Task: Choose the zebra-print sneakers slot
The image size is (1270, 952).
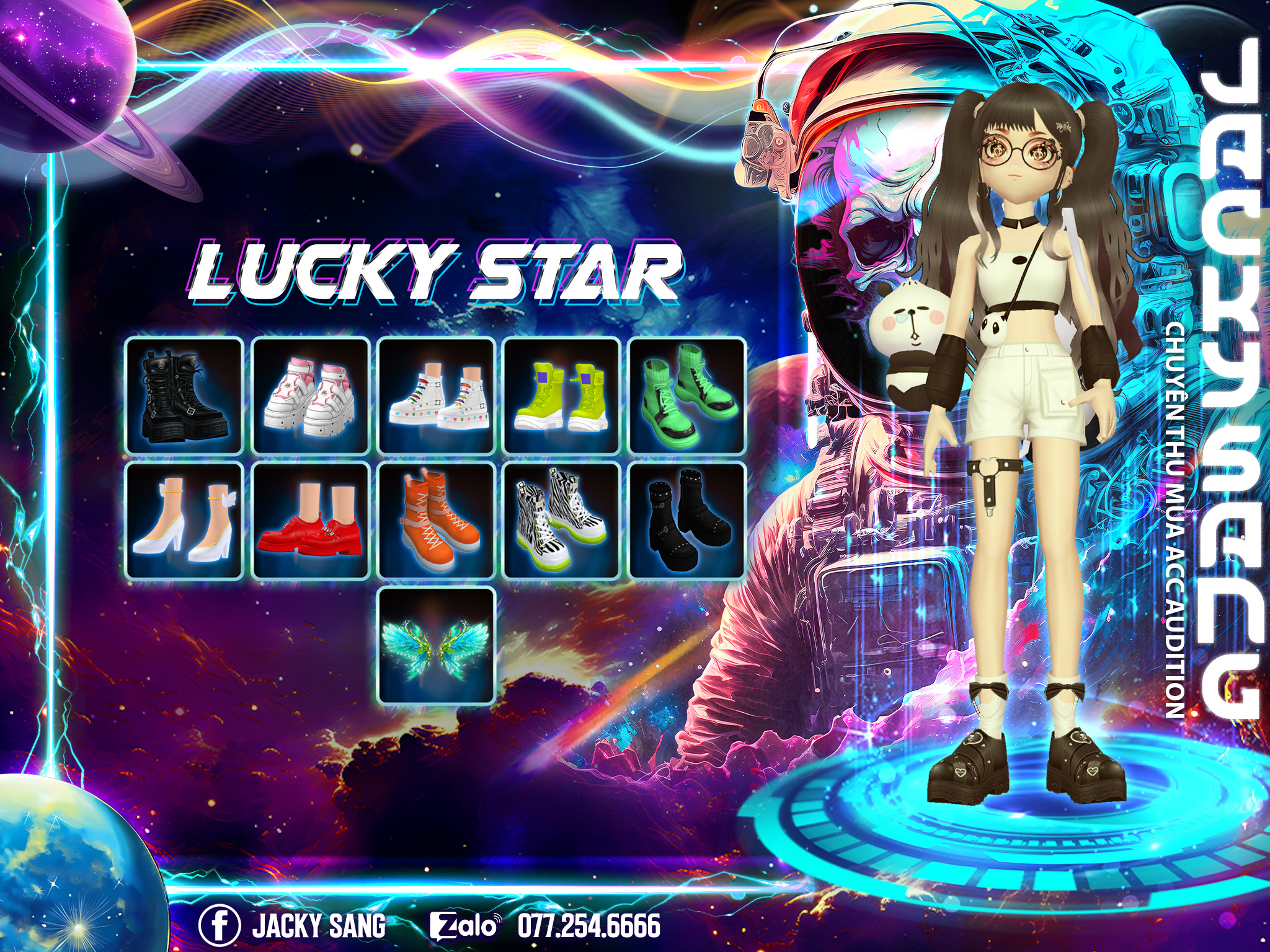Action: [x=562, y=521]
